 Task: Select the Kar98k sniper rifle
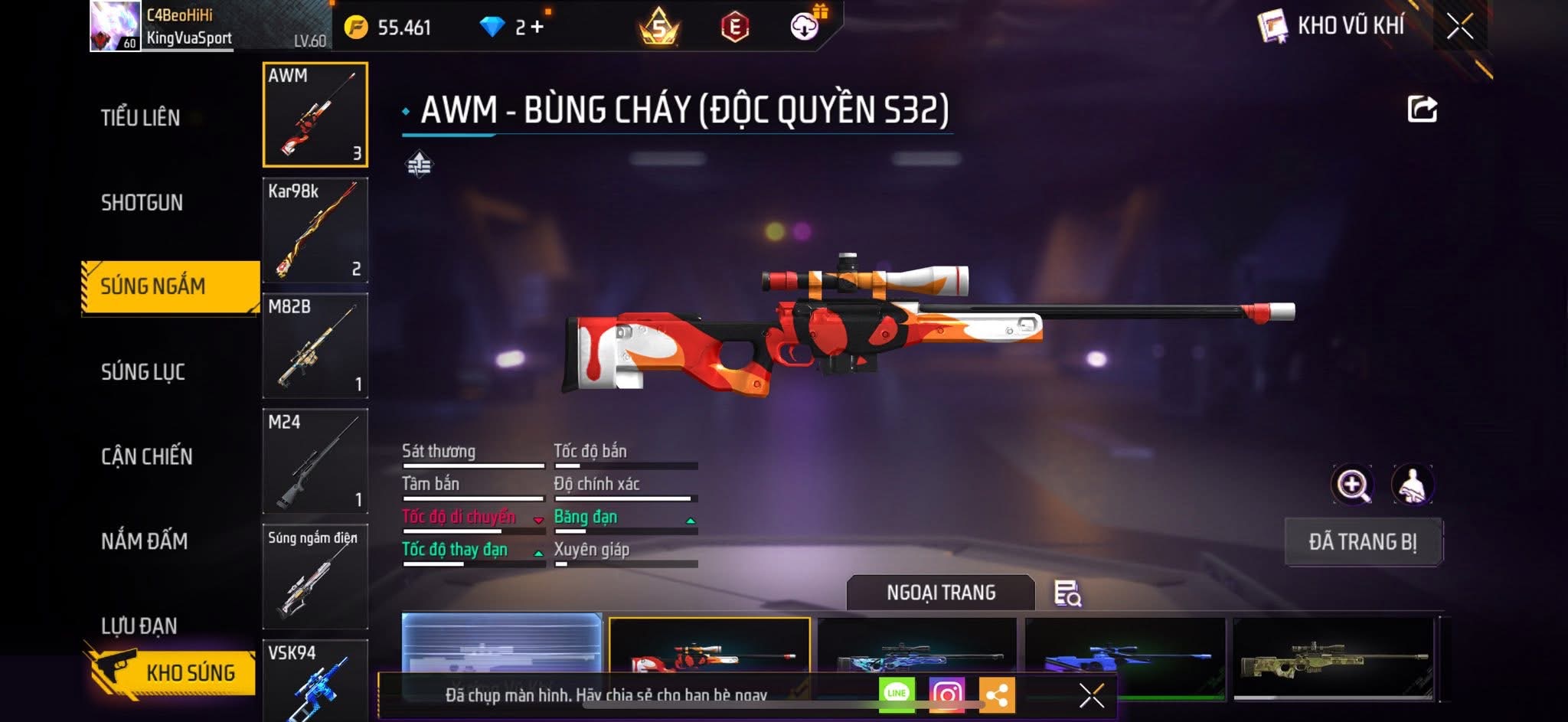315,230
